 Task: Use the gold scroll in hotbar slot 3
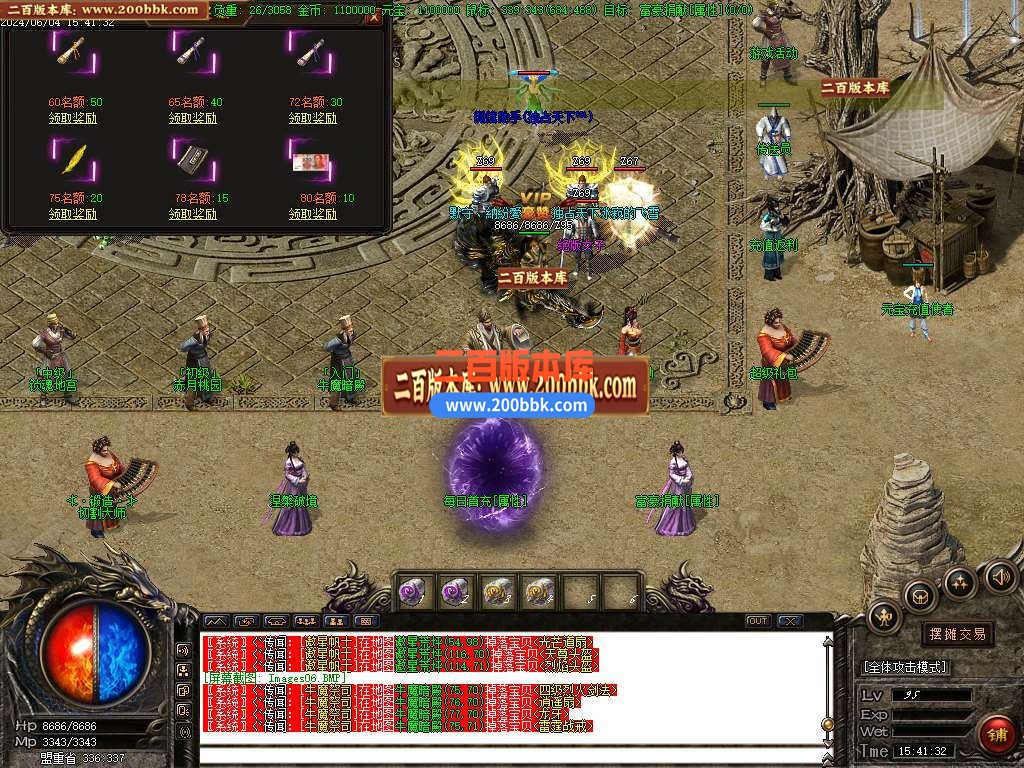(x=496, y=592)
